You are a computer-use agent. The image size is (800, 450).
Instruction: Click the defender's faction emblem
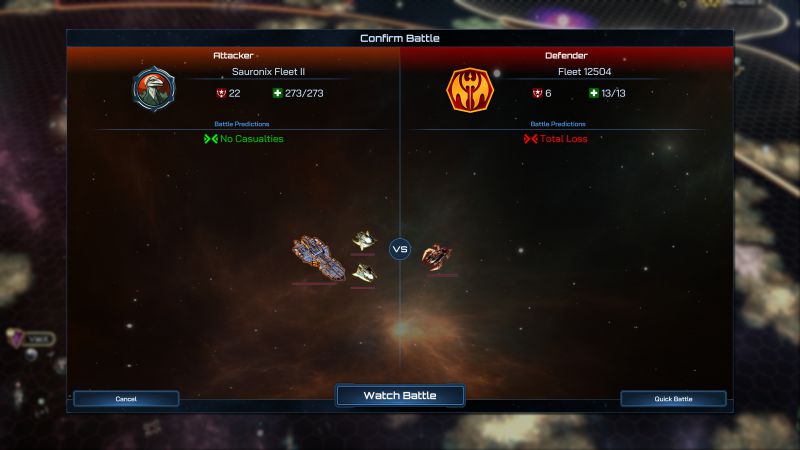coord(469,90)
